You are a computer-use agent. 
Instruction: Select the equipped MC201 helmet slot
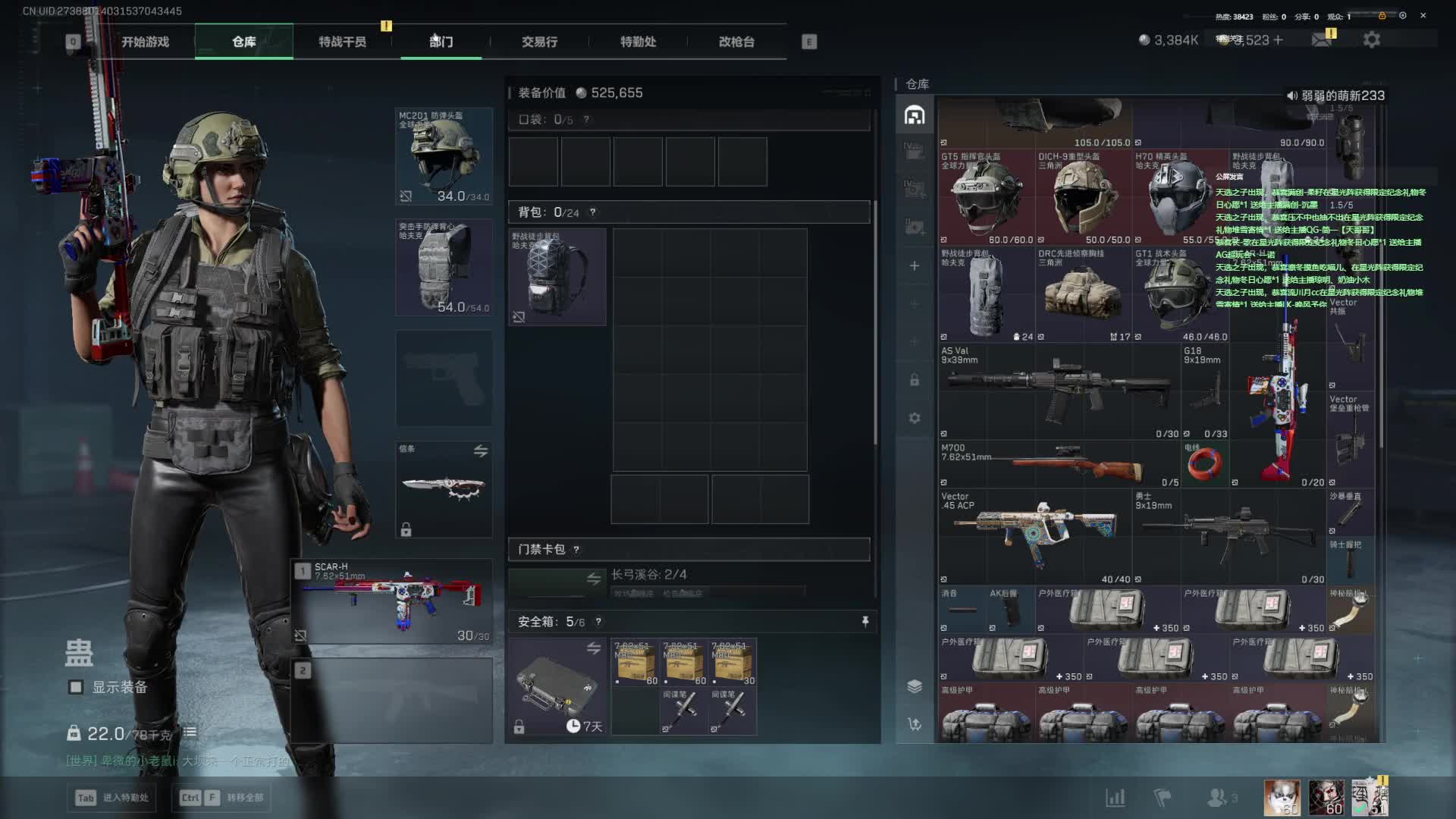pos(444,156)
